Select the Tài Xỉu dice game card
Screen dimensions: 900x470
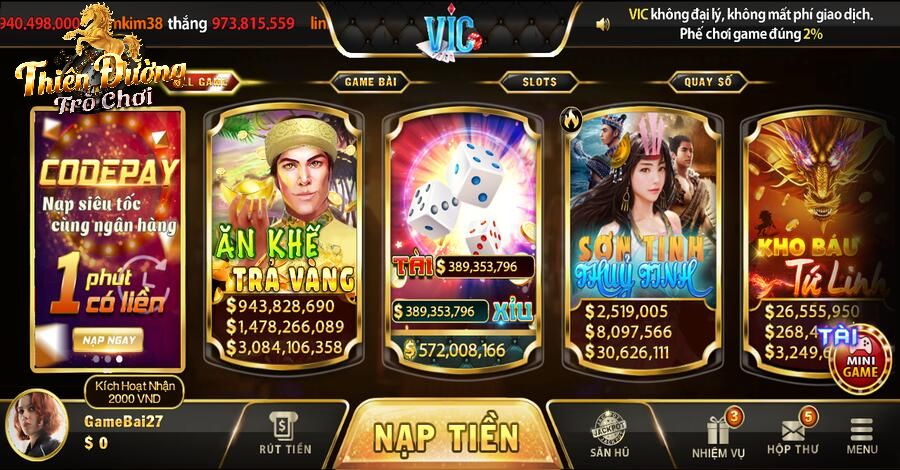pyautogui.click(x=464, y=235)
